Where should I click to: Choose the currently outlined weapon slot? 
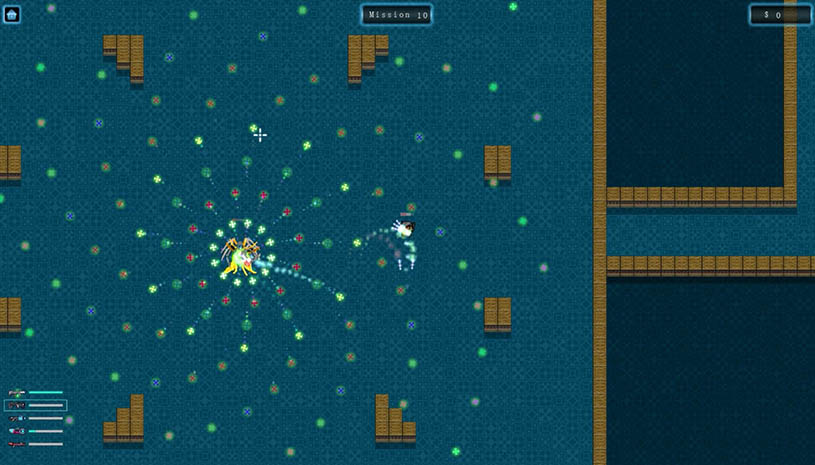[35, 406]
